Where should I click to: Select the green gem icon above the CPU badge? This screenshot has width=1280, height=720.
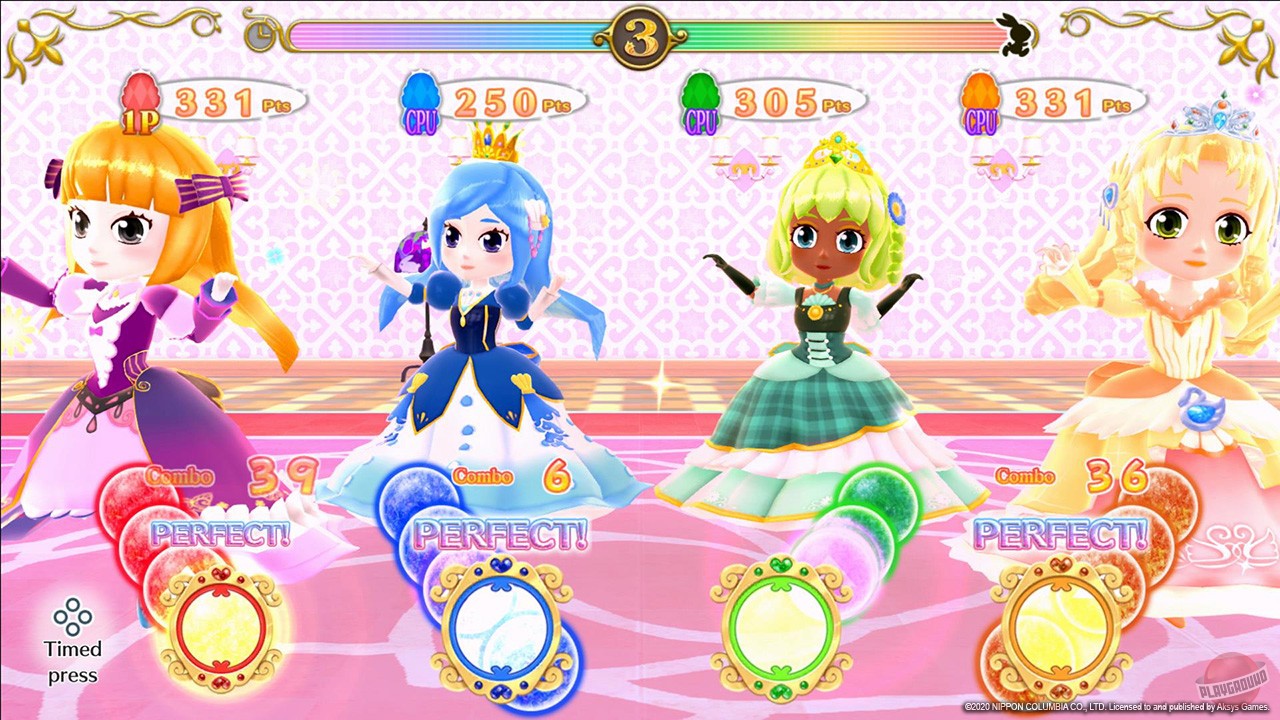700,90
